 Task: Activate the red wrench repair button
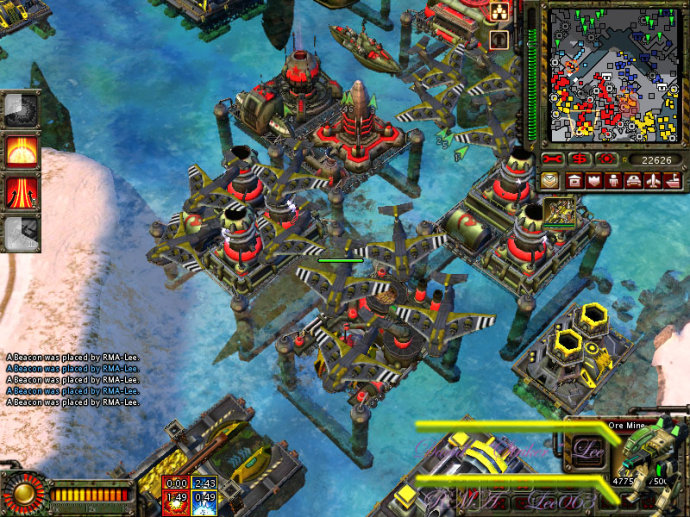point(553,159)
